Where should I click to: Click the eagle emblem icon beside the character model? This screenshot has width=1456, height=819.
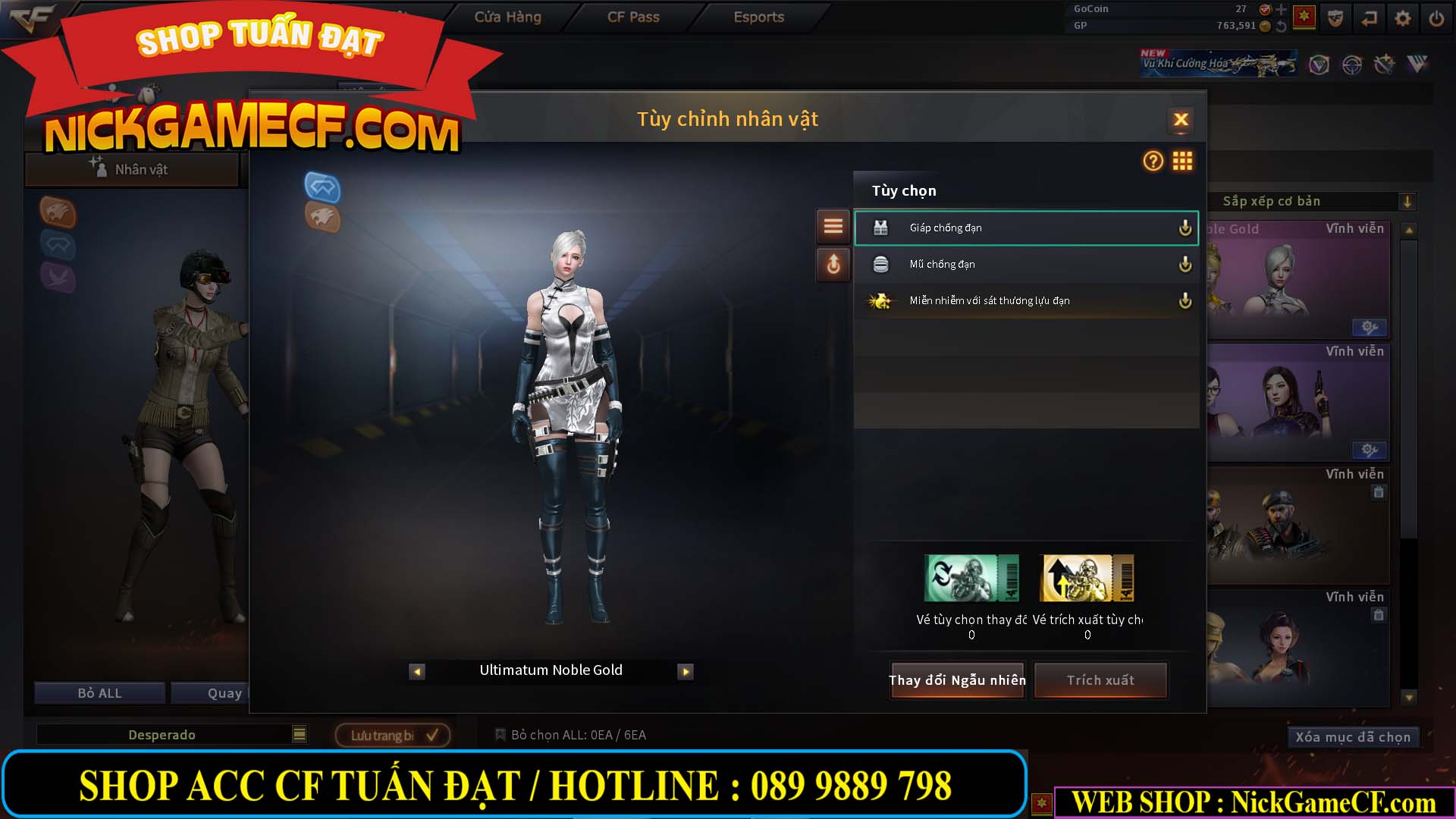click(x=322, y=220)
